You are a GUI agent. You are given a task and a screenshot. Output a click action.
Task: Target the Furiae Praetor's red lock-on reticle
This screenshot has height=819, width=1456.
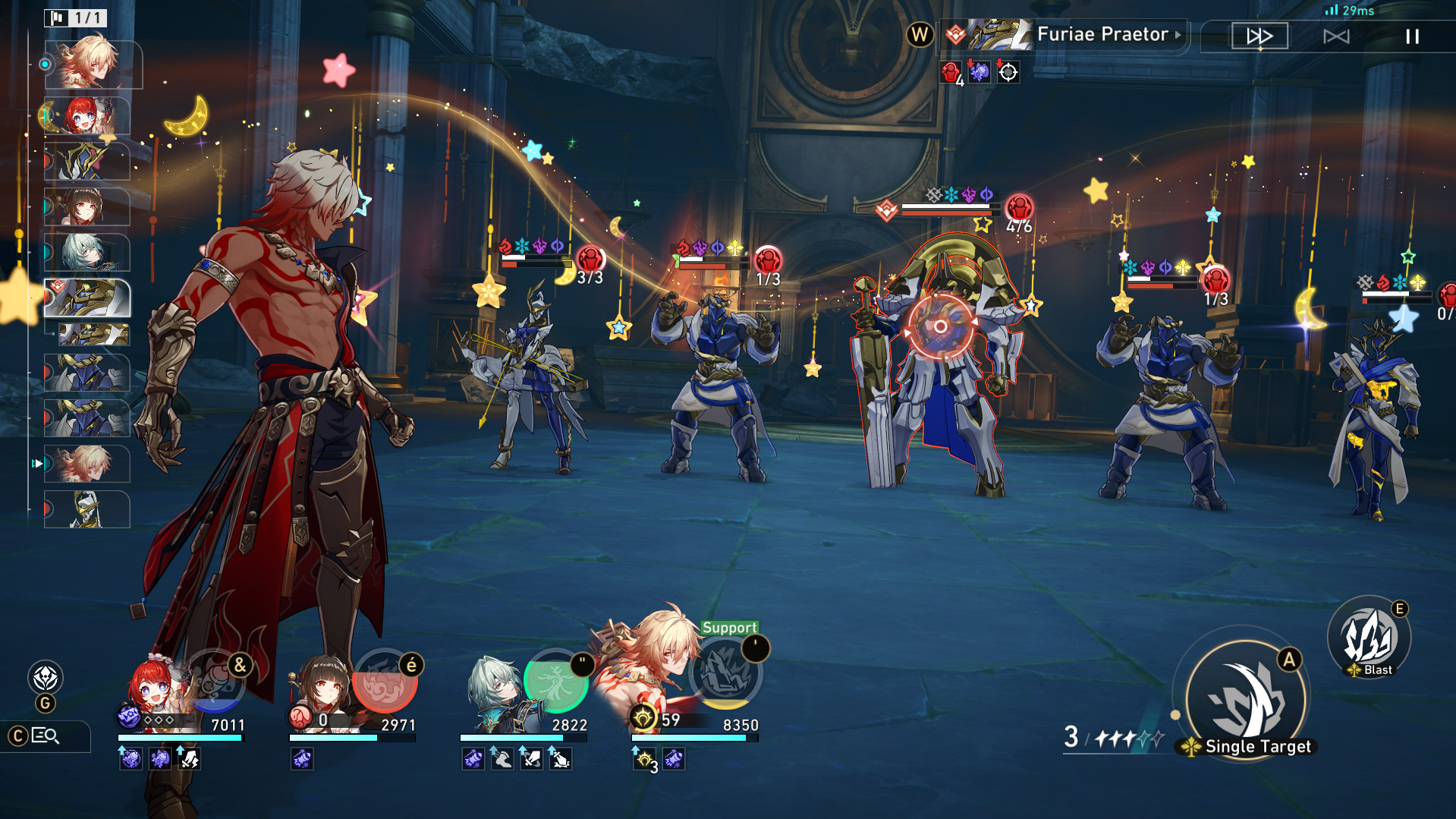(x=940, y=326)
